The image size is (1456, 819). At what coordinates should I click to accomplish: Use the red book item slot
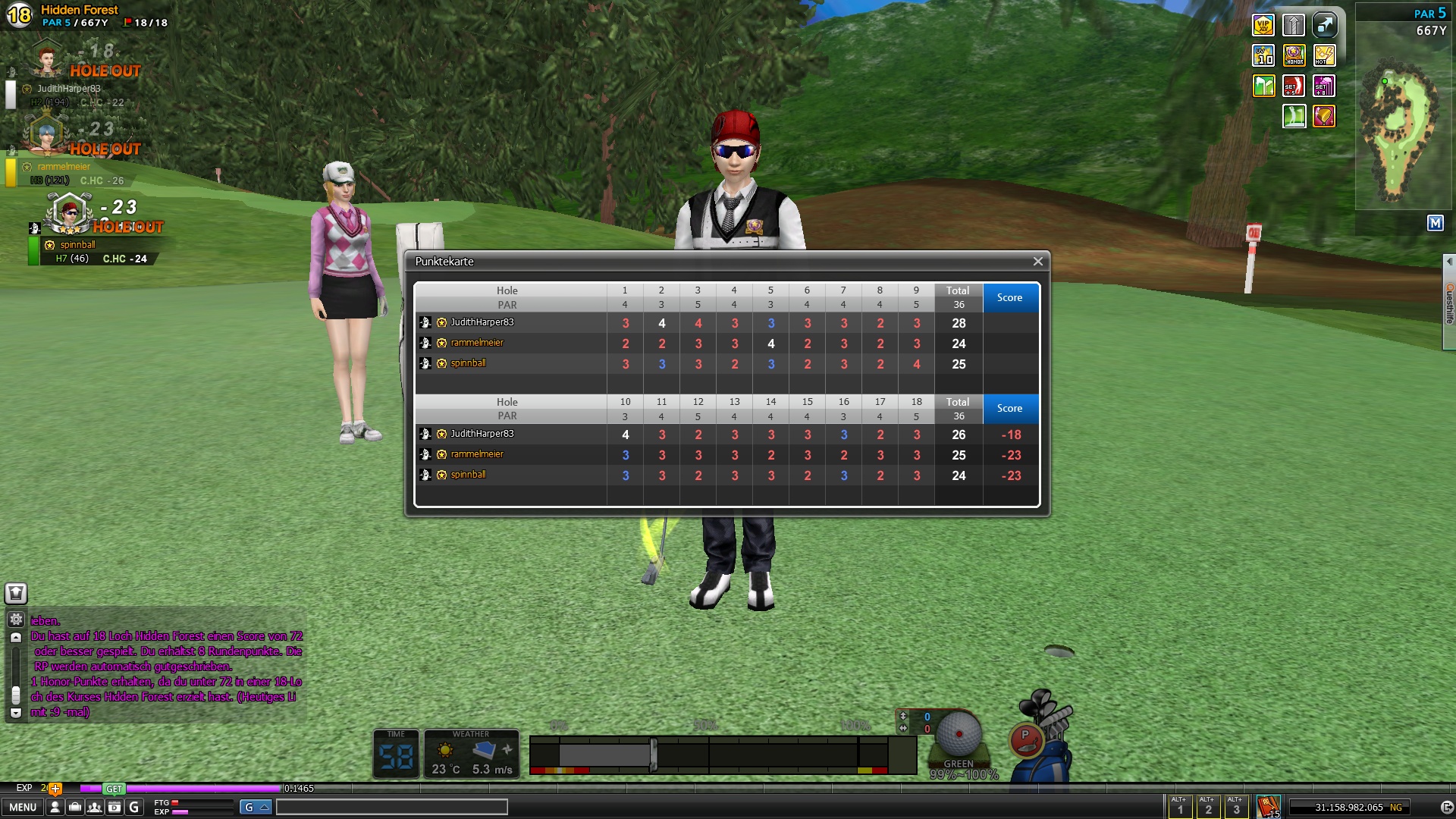tap(1268, 805)
